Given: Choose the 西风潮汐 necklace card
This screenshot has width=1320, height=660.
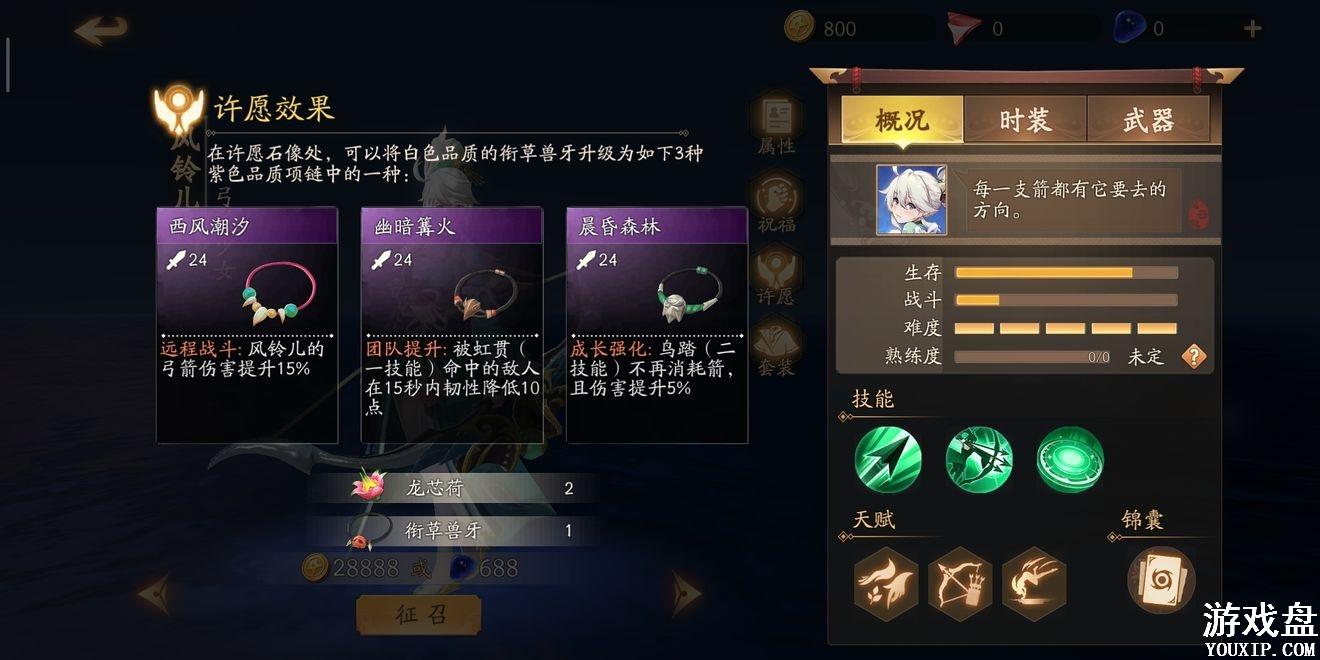Looking at the screenshot, I should (247, 325).
